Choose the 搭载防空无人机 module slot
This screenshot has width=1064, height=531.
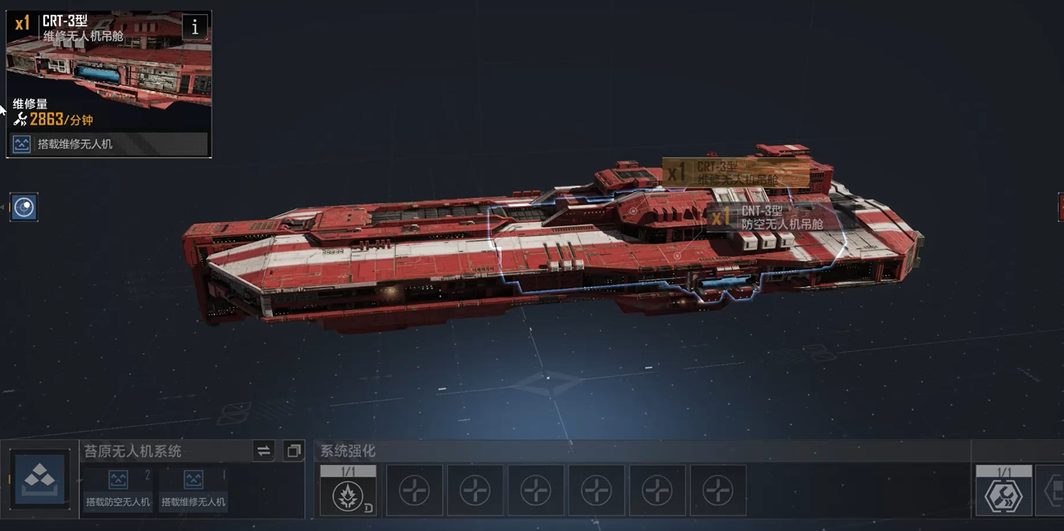tap(118, 489)
